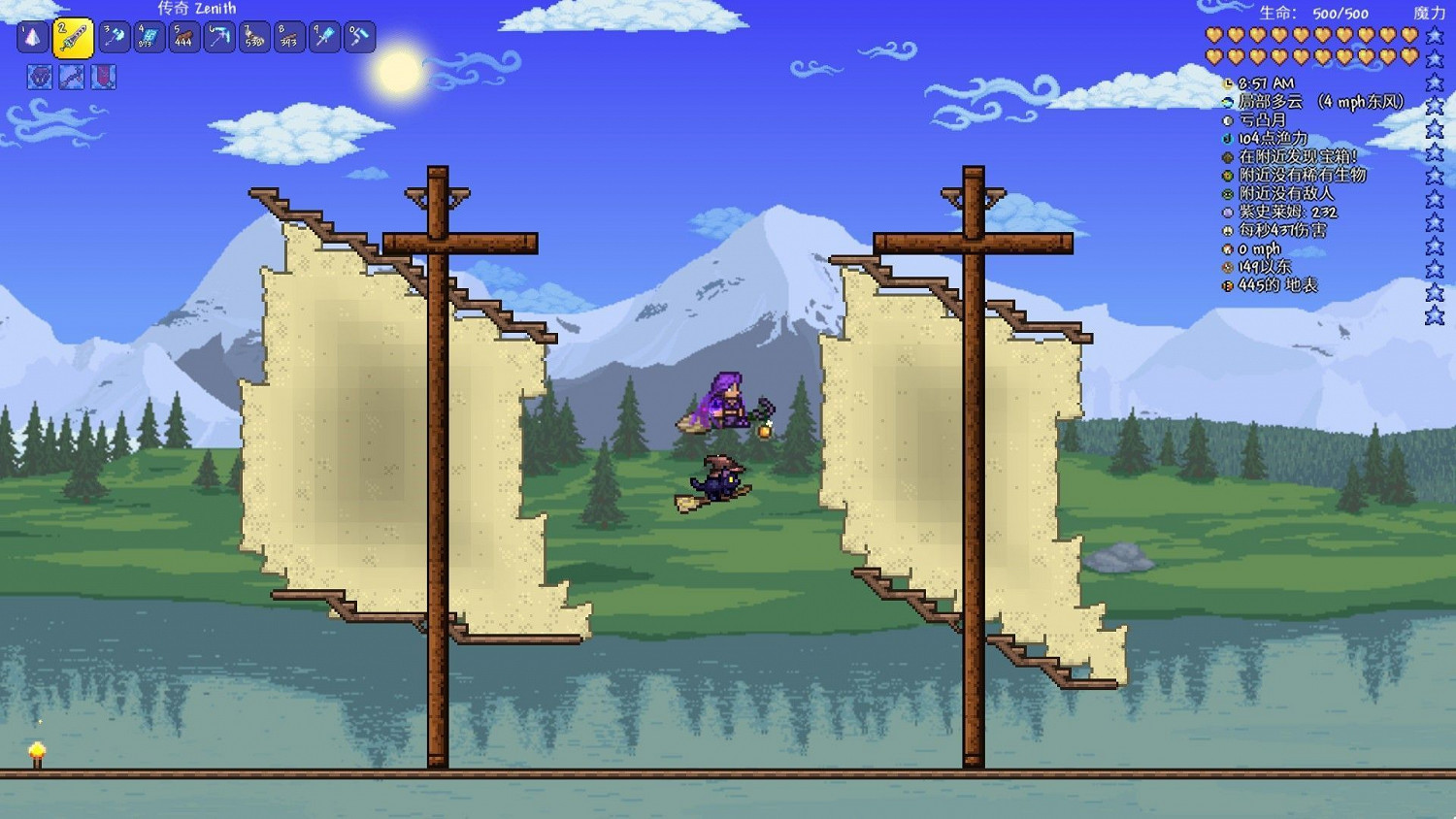
Task: Click the metal detector treasure icon
Action: tap(1228, 156)
